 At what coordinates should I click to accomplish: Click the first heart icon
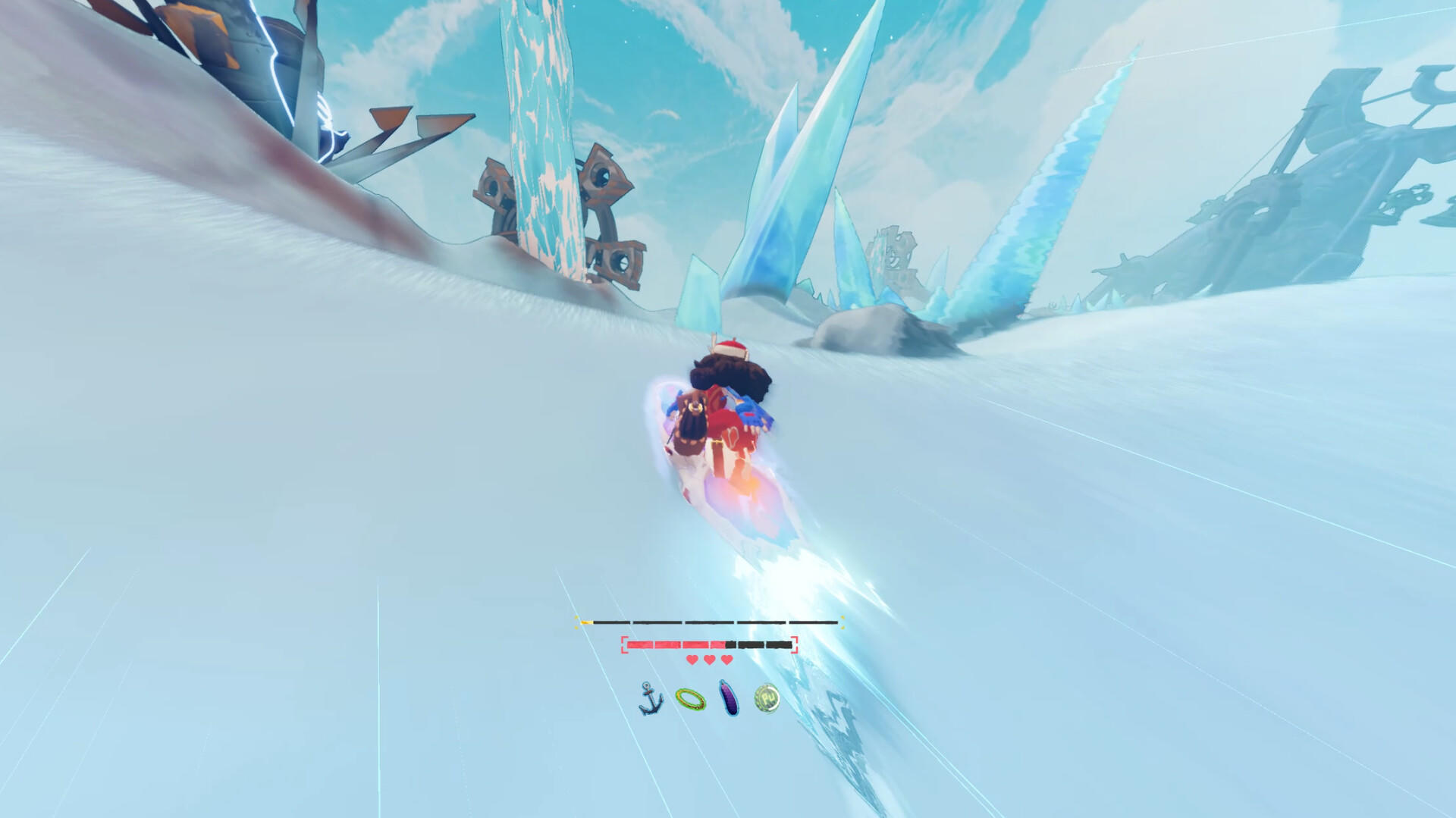point(692,660)
